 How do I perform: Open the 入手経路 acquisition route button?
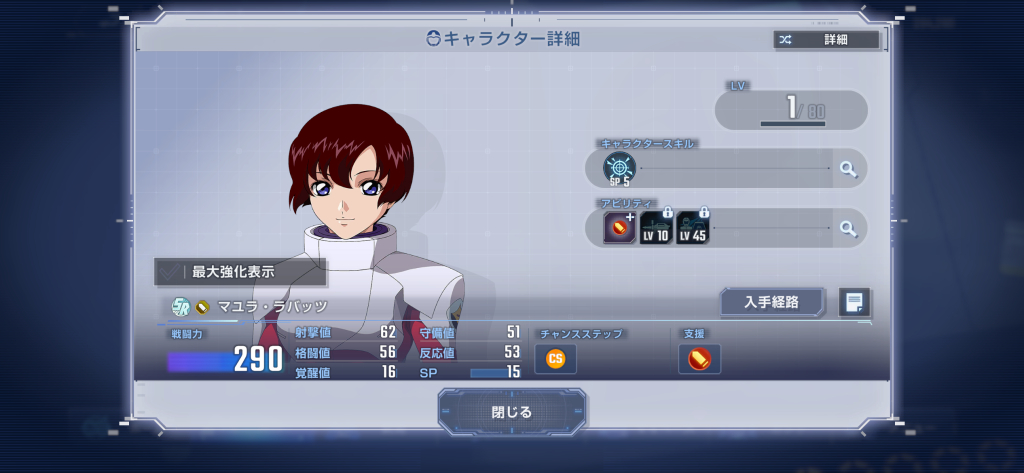771,302
